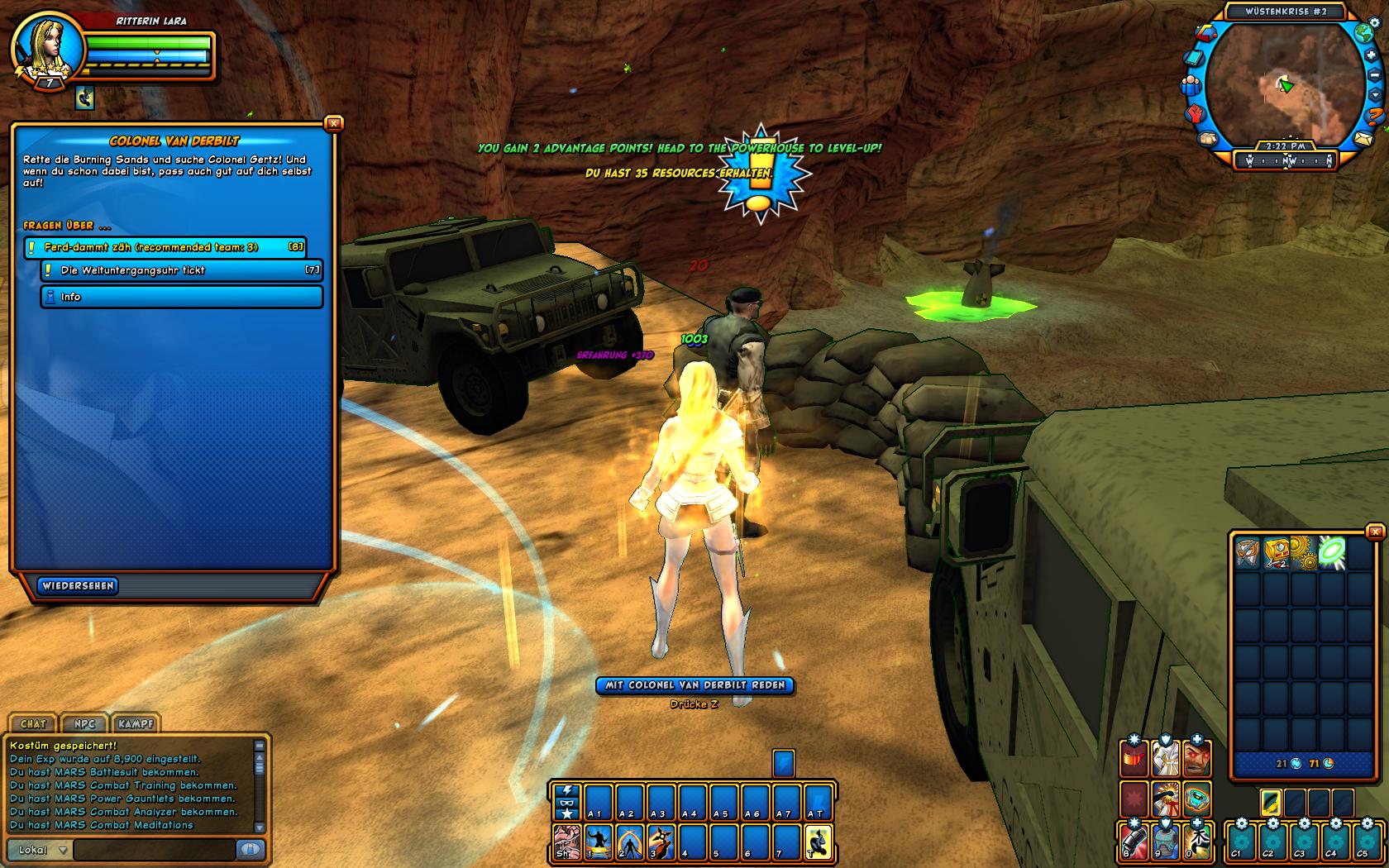Open the Lokal chat channel dropdown
Viewport: 1389px width, 868px height.
pos(41,850)
